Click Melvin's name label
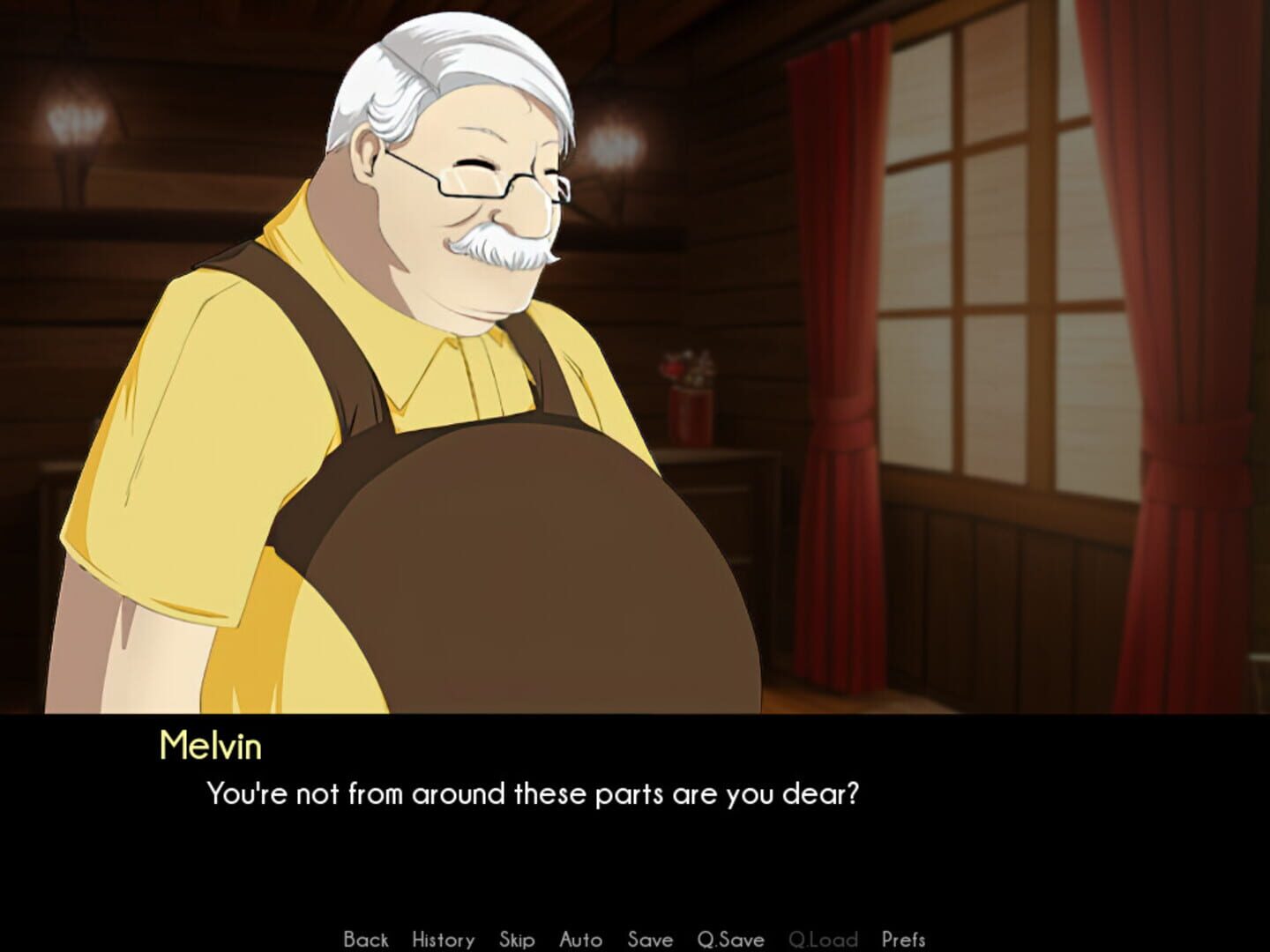1270x952 pixels. click(x=210, y=747)
